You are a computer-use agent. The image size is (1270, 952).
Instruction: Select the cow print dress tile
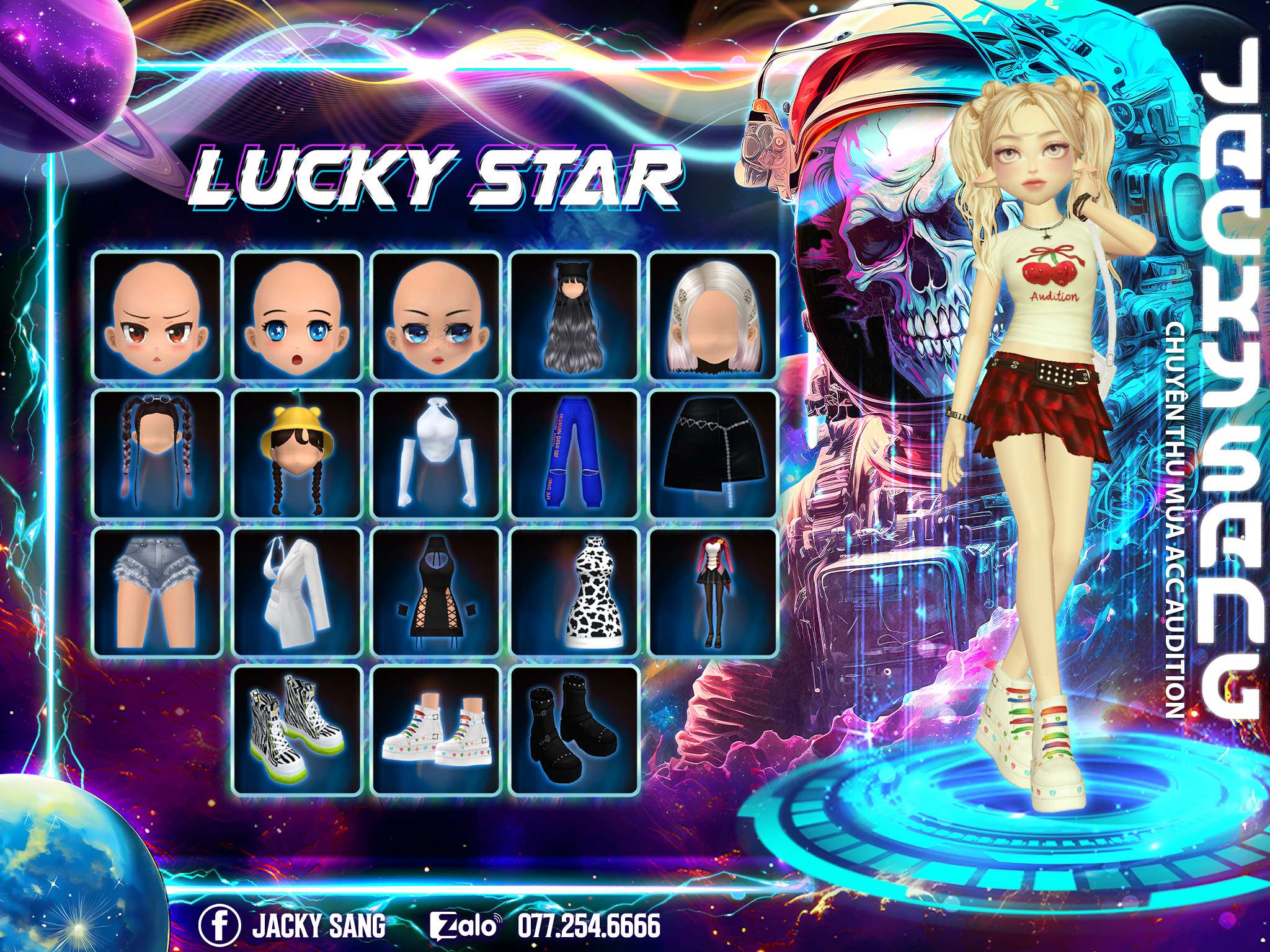pyautogui.click(x=574, y=593)
